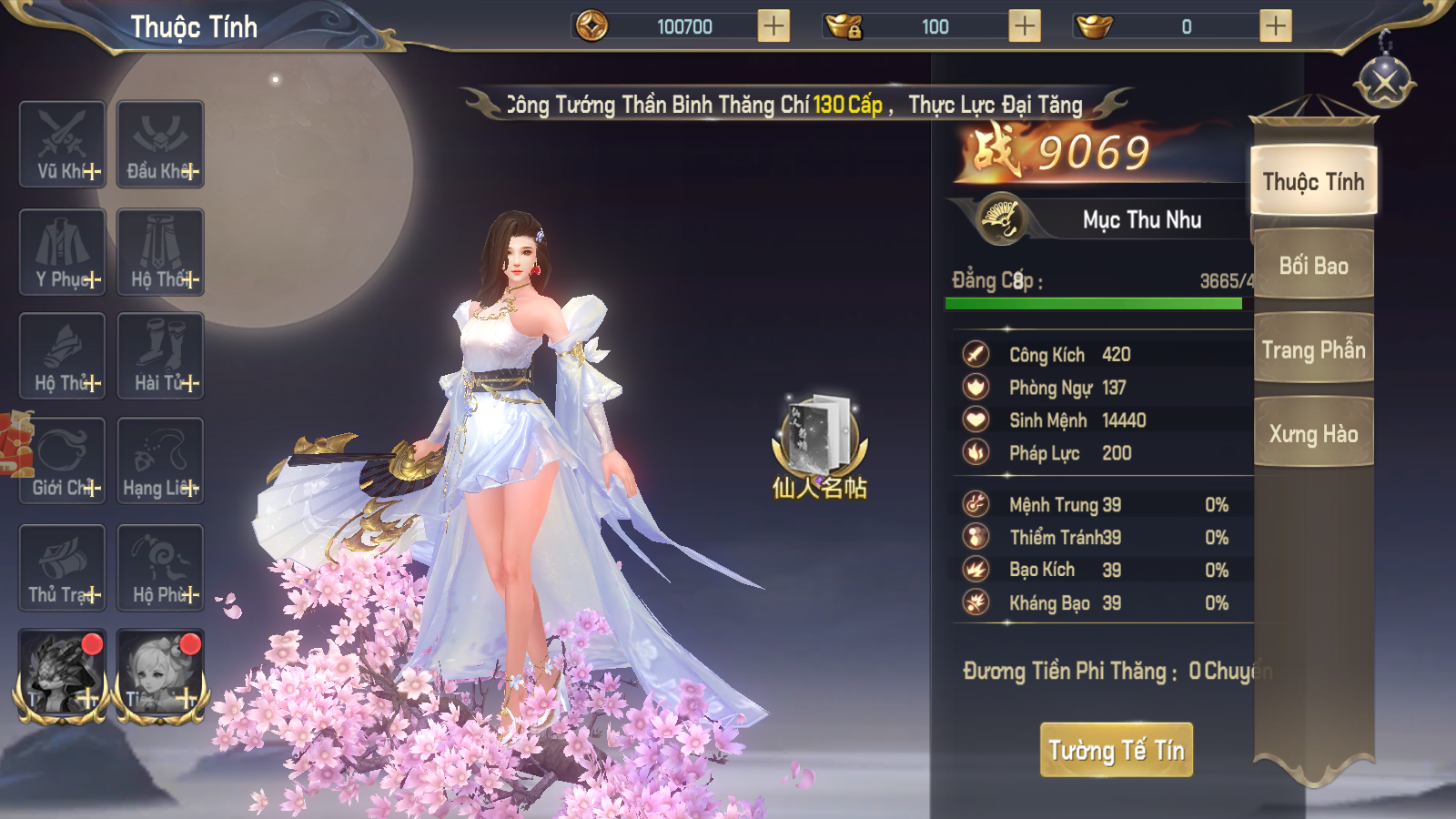1456x819 pixels.
Task: Add more copper coins with the plus button
Action: [773, 26]
